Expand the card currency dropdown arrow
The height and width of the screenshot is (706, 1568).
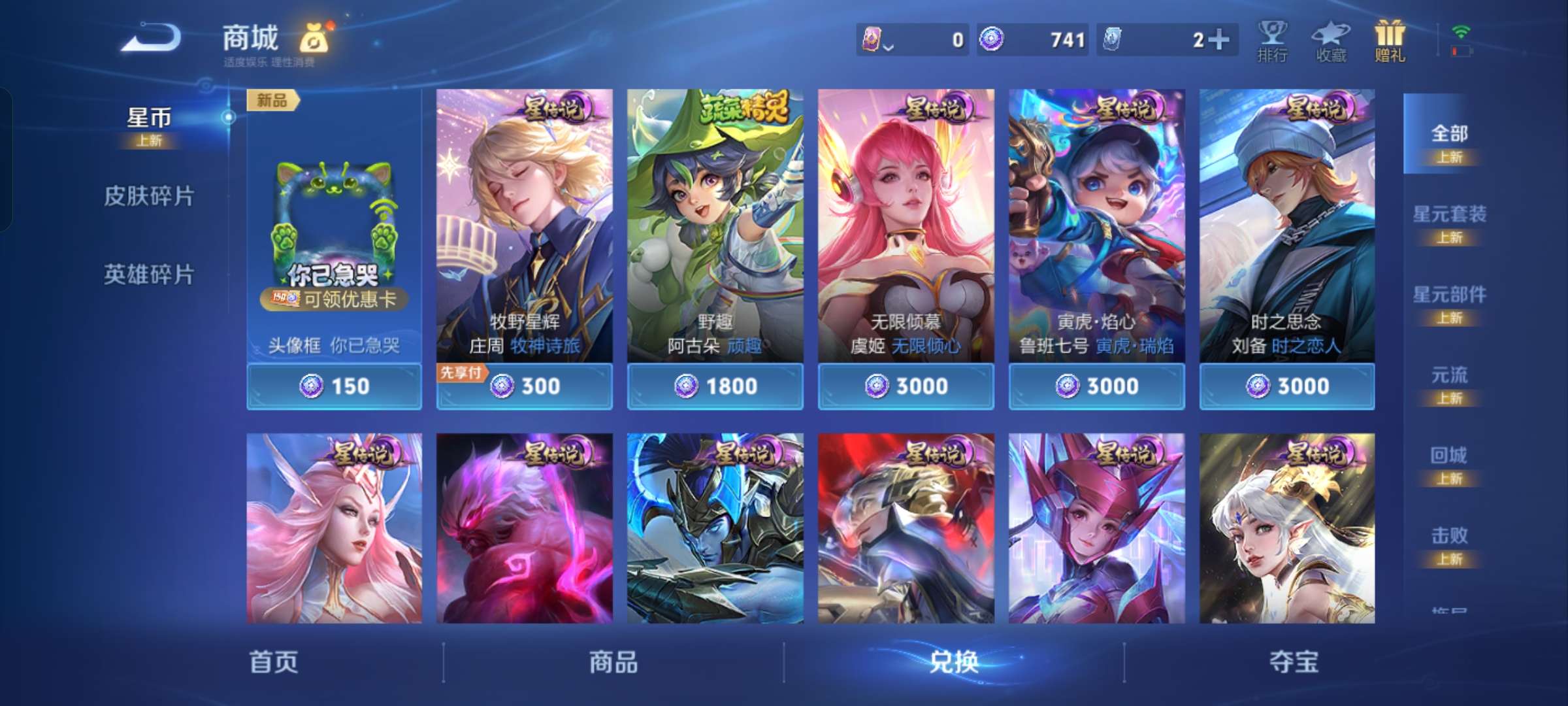(x=889, y=44)
